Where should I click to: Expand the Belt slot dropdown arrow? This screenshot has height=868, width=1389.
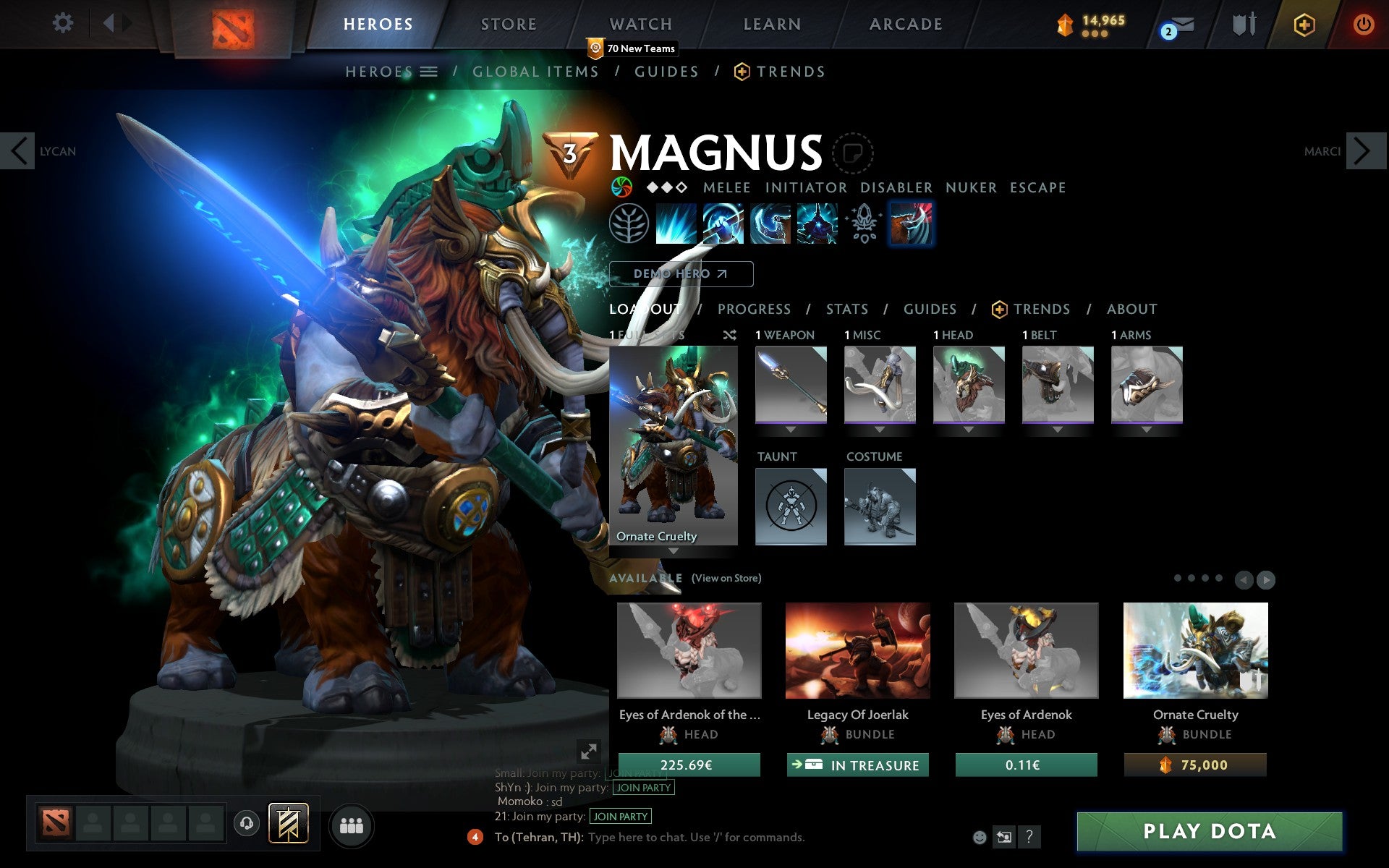1057,428
